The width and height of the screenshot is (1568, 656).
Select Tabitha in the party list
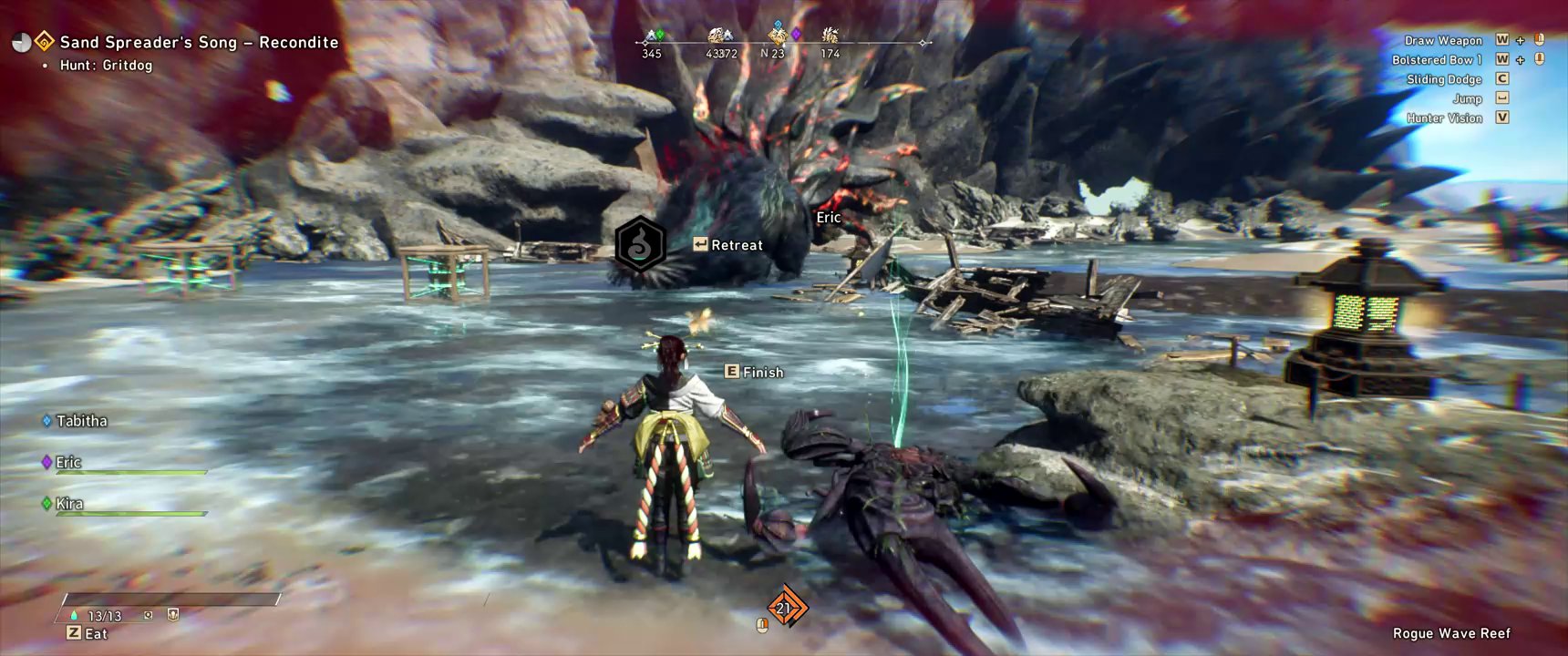click(81, 421)
